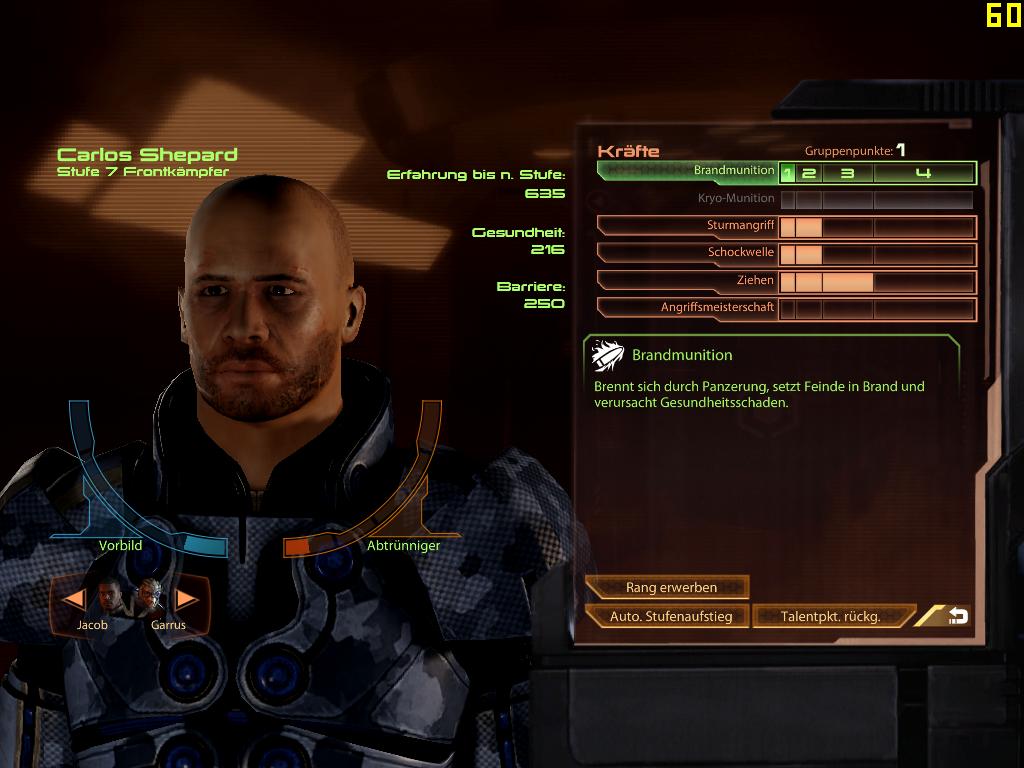
Task: Go back with the return arrow button
Action: (957, 616)
